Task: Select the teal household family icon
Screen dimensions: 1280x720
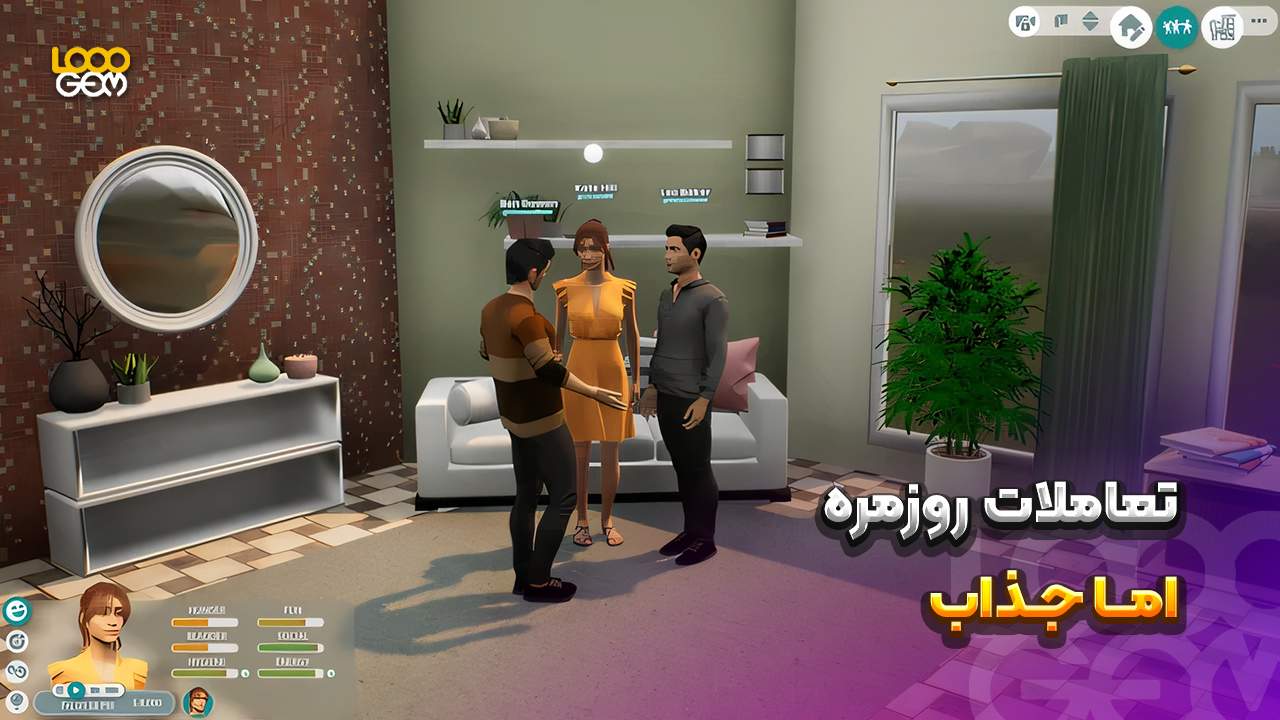Action: [x=1177, y=25]
